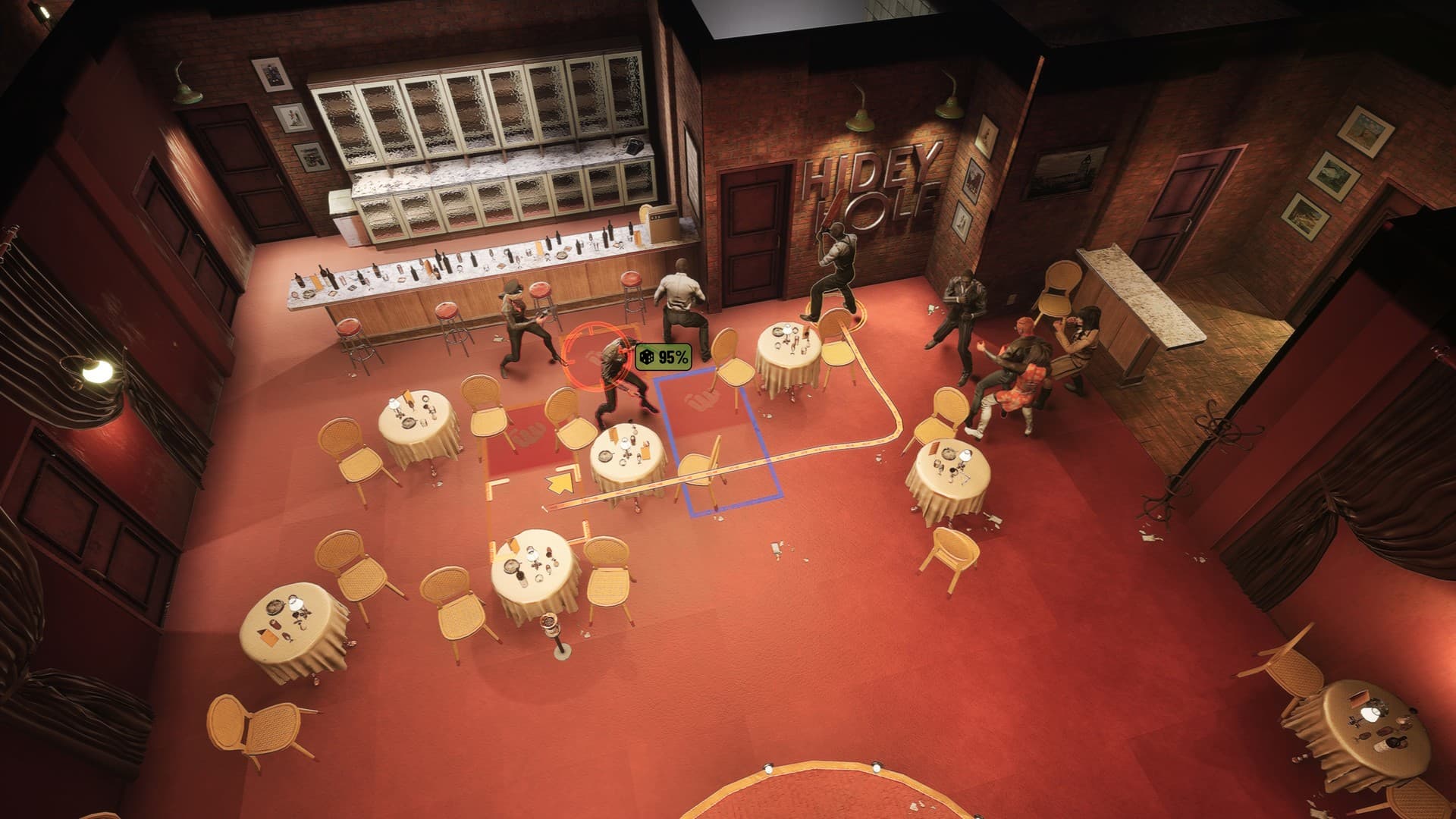
Task: Click the green 95% label text
Action: (673, 356)
